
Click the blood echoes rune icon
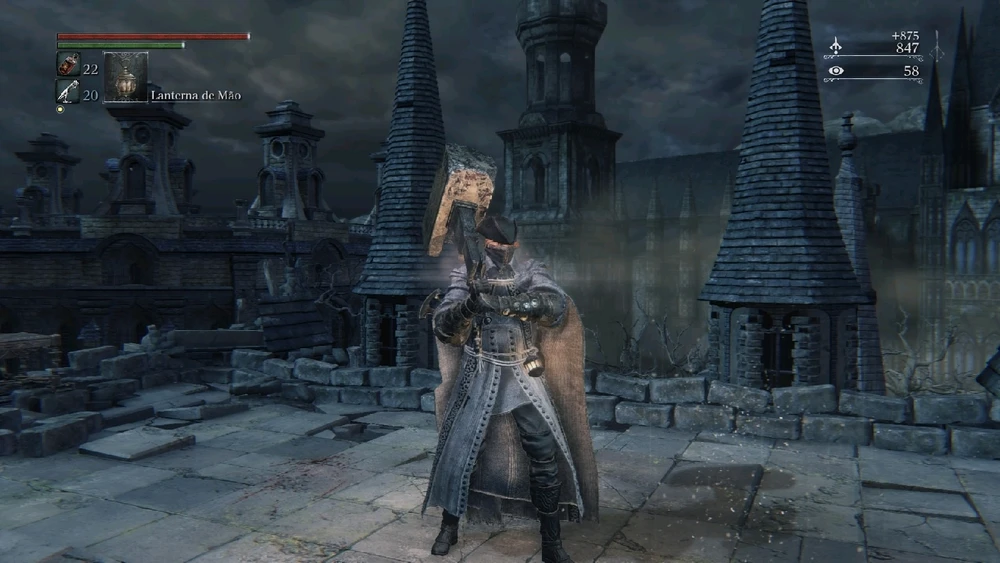(836, 47)
